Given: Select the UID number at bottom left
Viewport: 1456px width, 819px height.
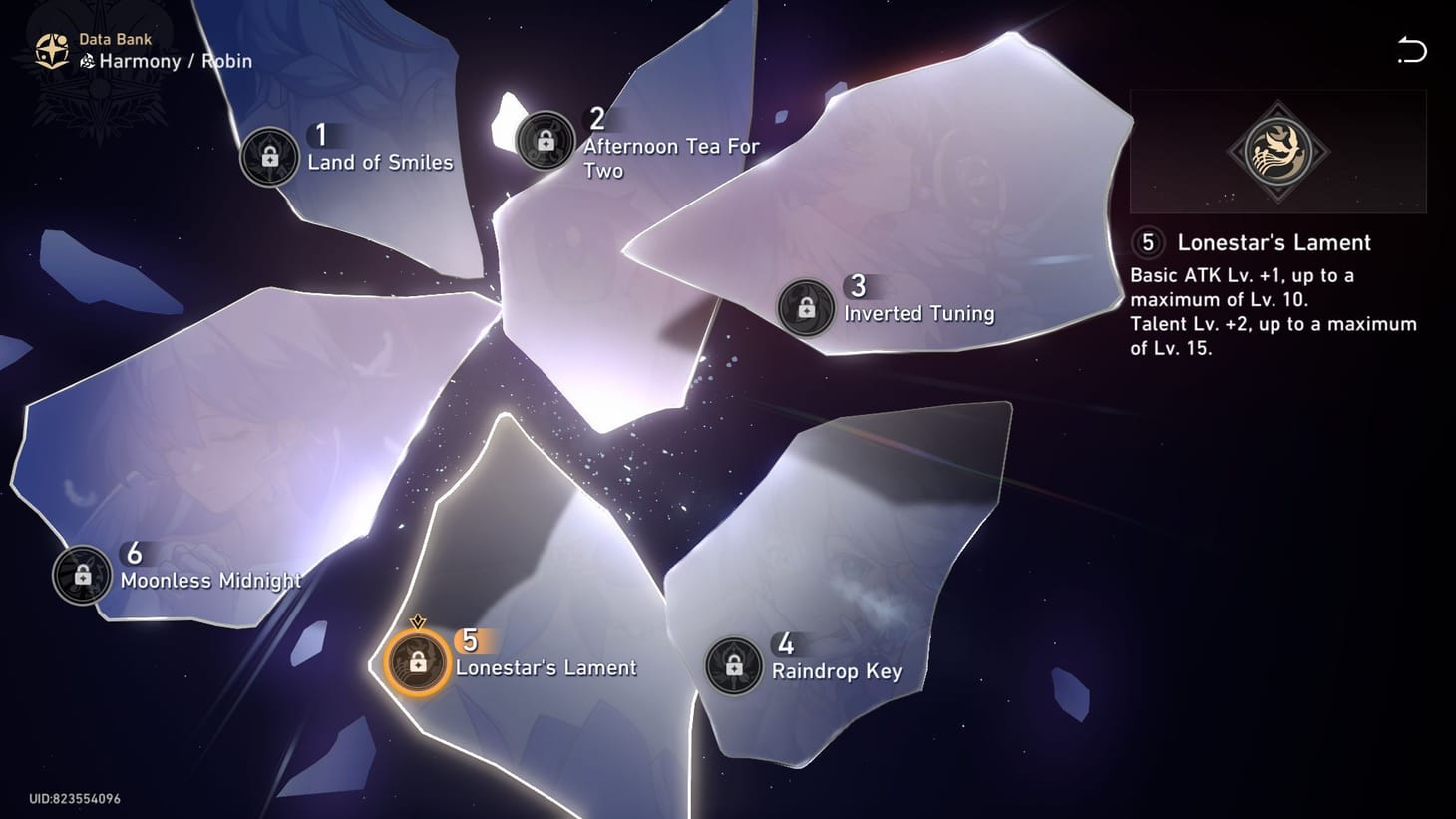Looking at the screenshot, I should pyautogui.click(x=73, y=798).
